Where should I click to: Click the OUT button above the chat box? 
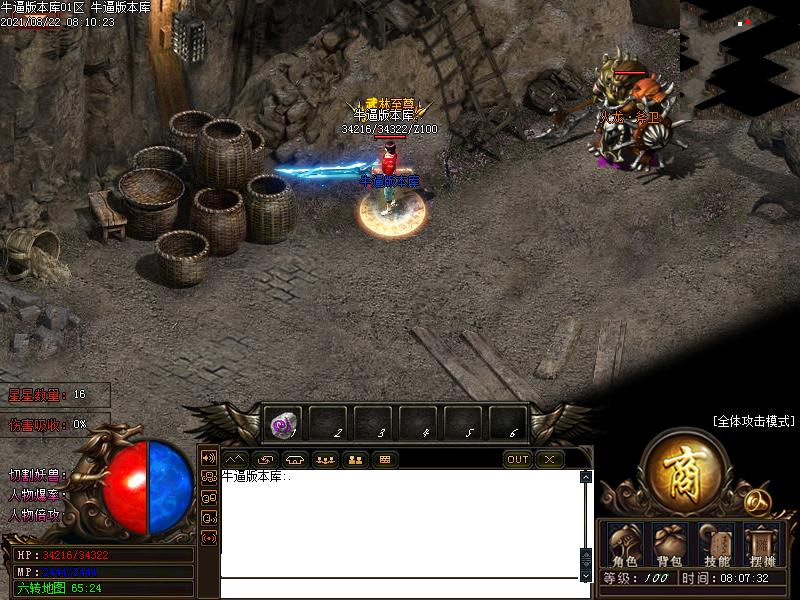(517, 460)
